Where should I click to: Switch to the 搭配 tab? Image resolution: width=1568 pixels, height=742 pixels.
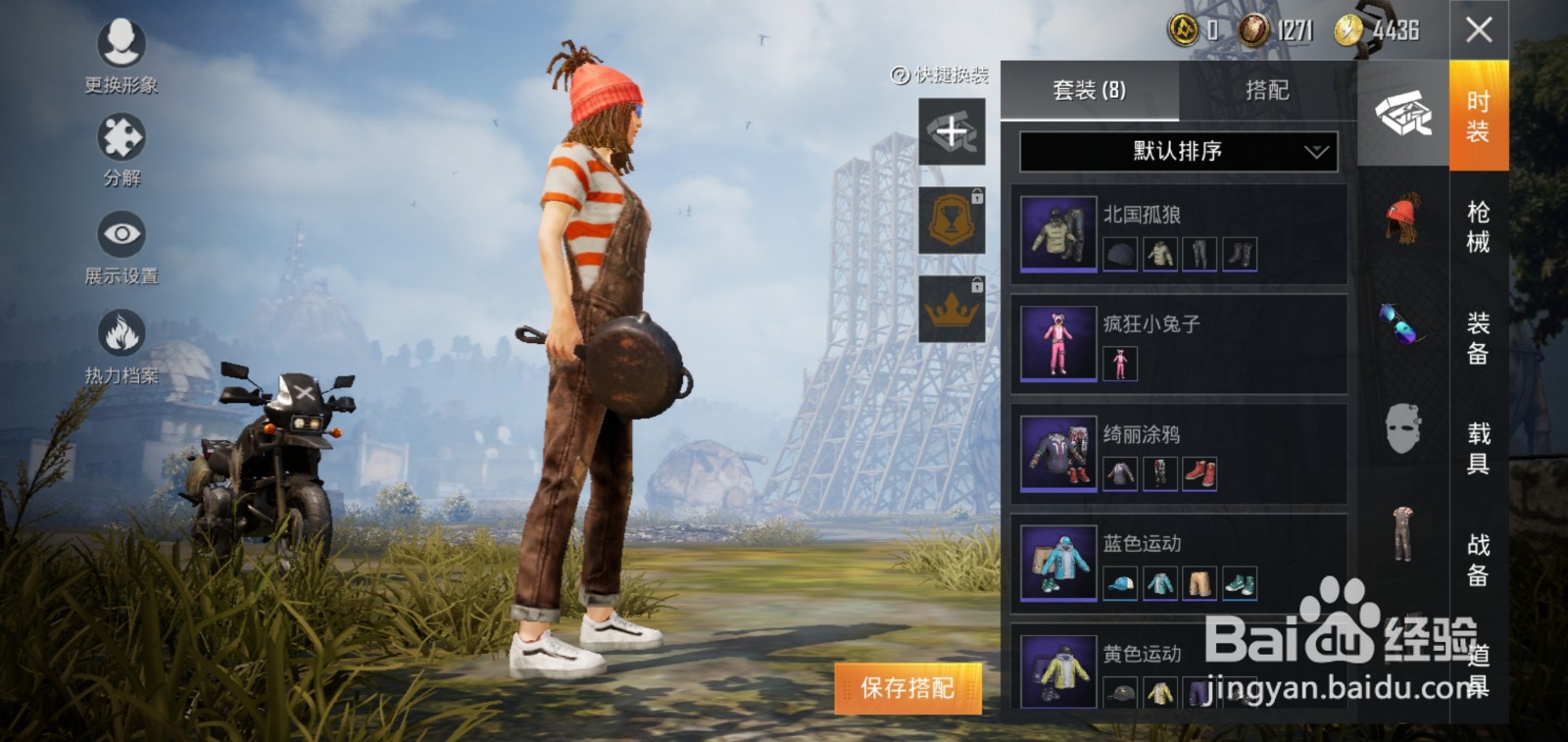click(1267, 91)
